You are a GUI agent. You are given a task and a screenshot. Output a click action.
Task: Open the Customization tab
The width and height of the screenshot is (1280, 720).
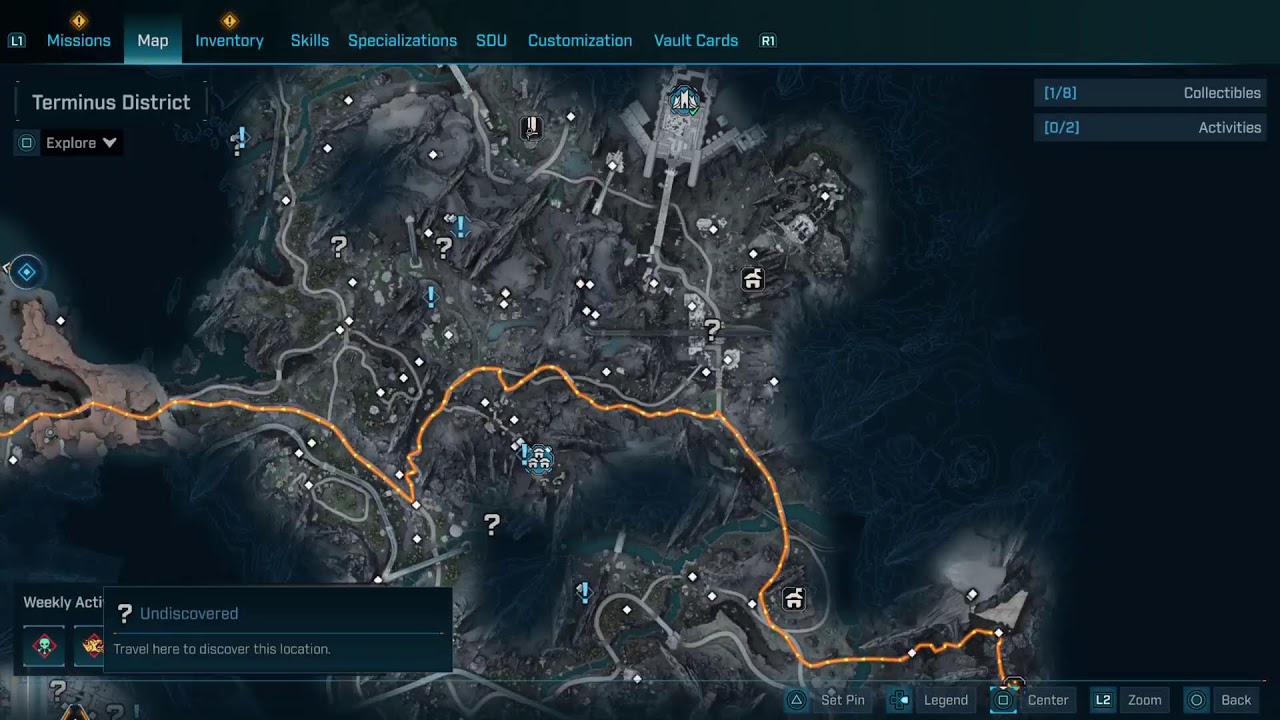580,40
